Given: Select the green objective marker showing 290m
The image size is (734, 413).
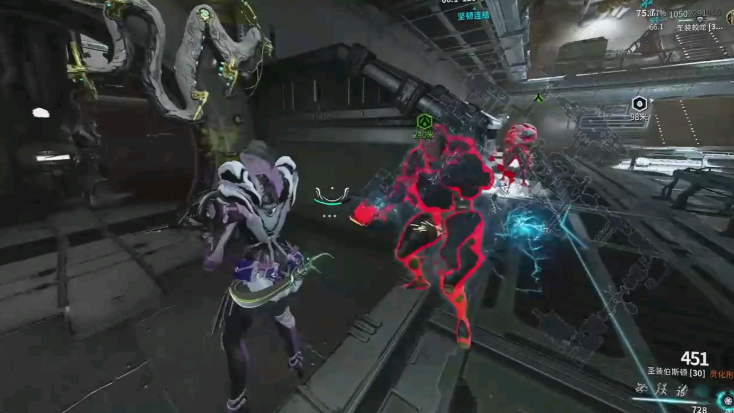Looking at the screenshot, I should (x=424, y=122).
